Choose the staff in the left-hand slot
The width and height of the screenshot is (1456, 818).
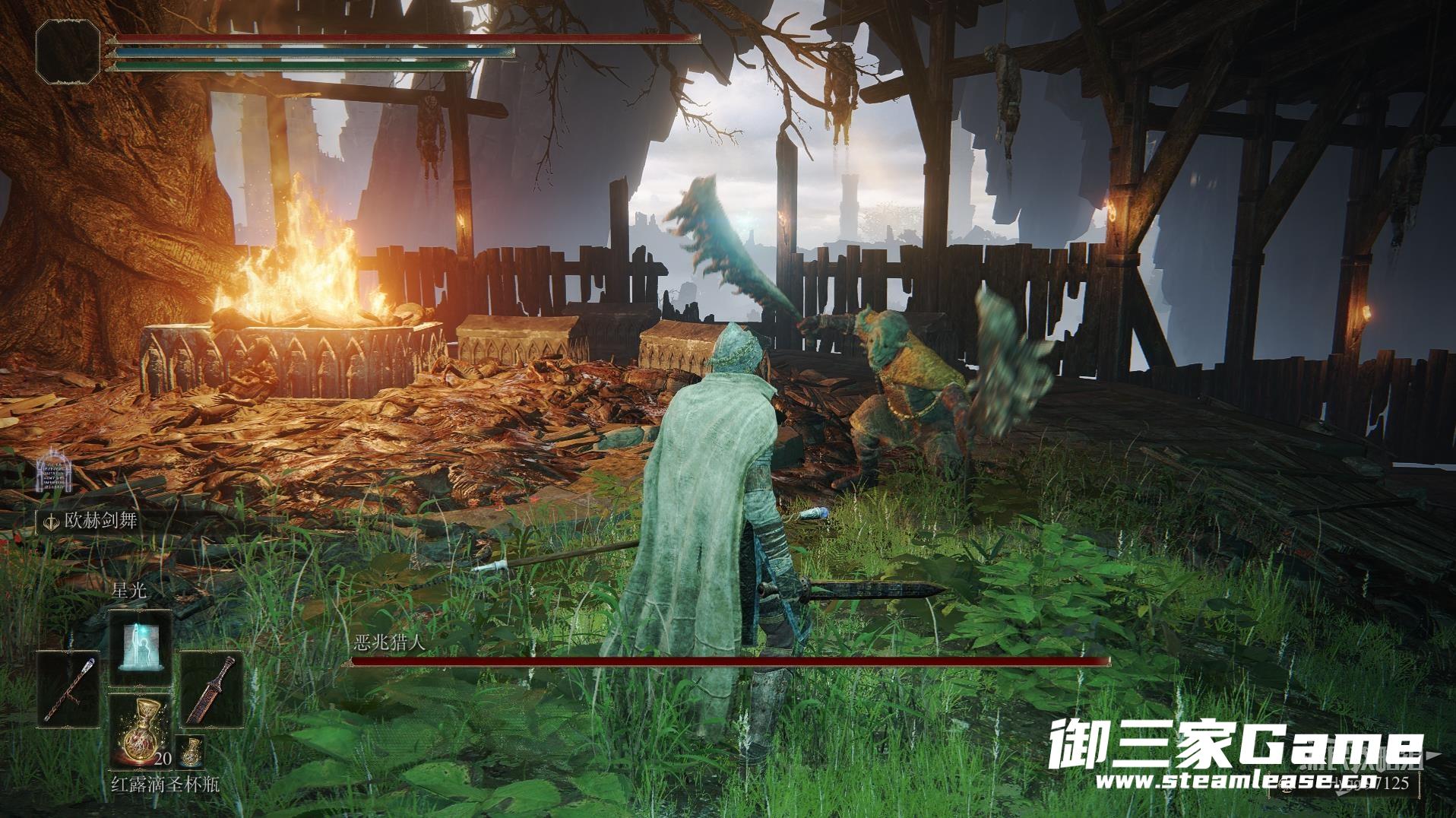pos(69,688)
